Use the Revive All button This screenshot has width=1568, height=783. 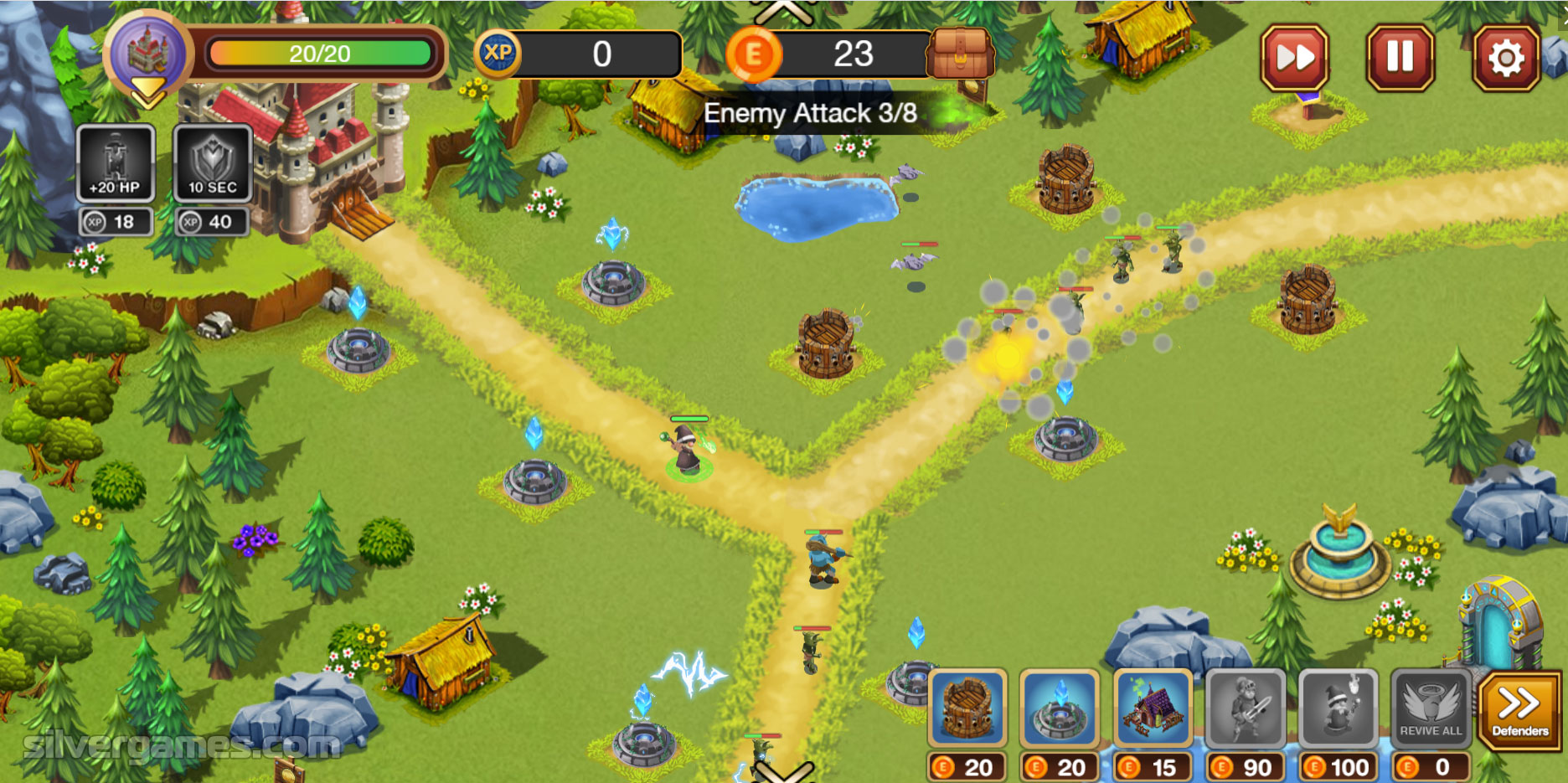(1430, 708)
